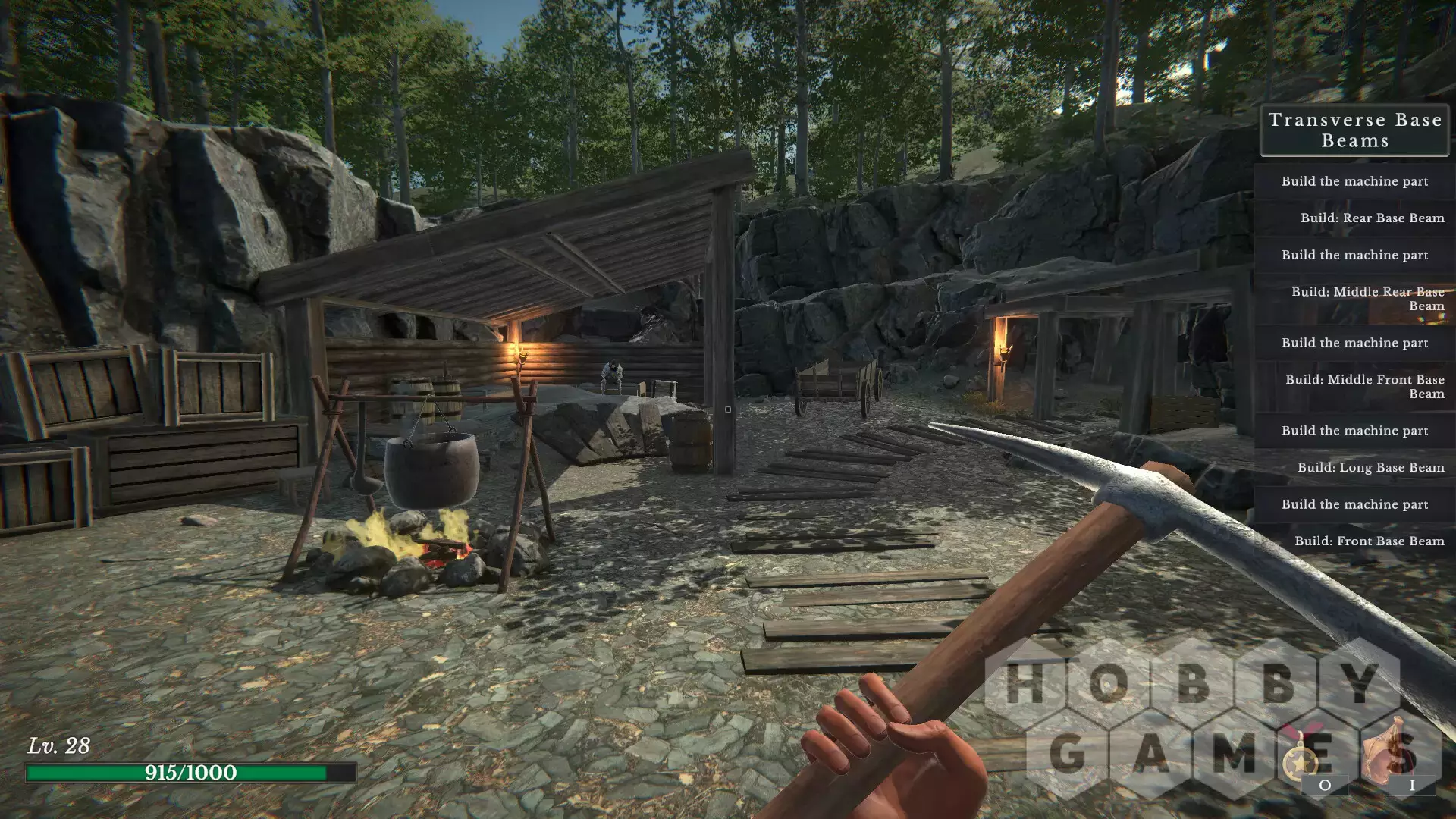
Task: Choose the Build: Front Base Beam objective
Action: (x=1369, y=541)
